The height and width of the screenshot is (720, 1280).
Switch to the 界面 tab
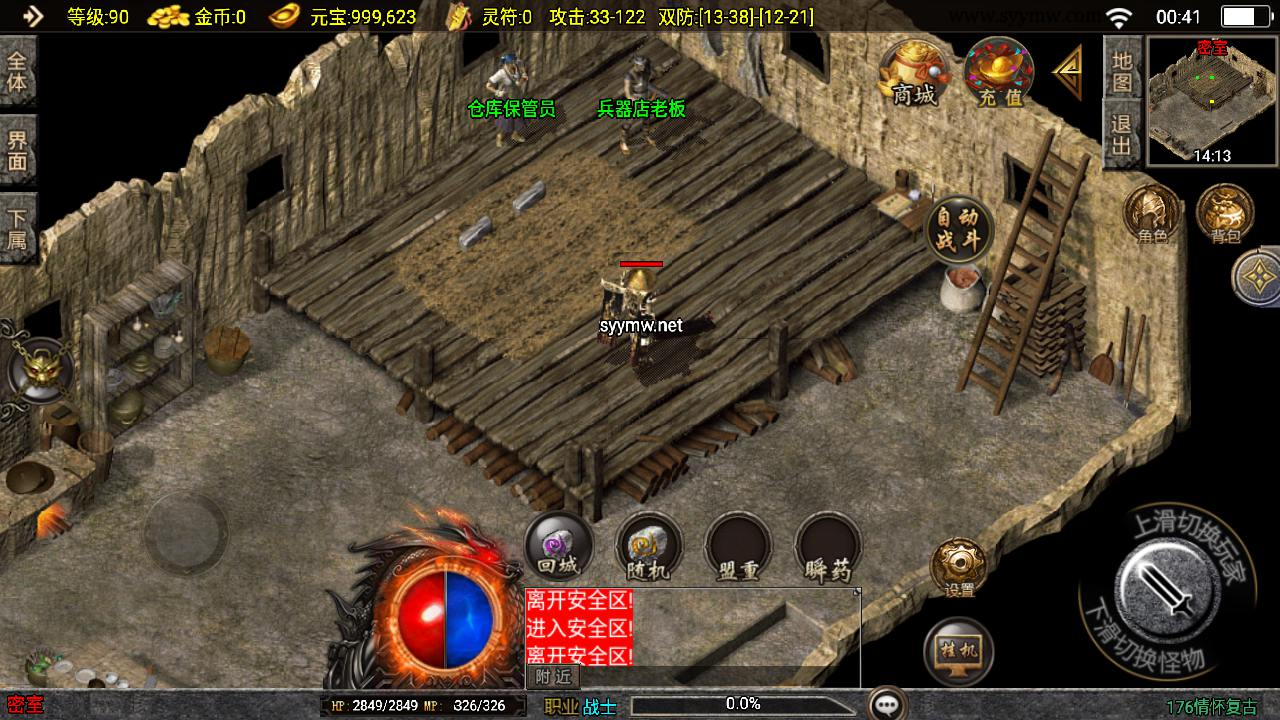pyautogui.click(x=17, y=150)
